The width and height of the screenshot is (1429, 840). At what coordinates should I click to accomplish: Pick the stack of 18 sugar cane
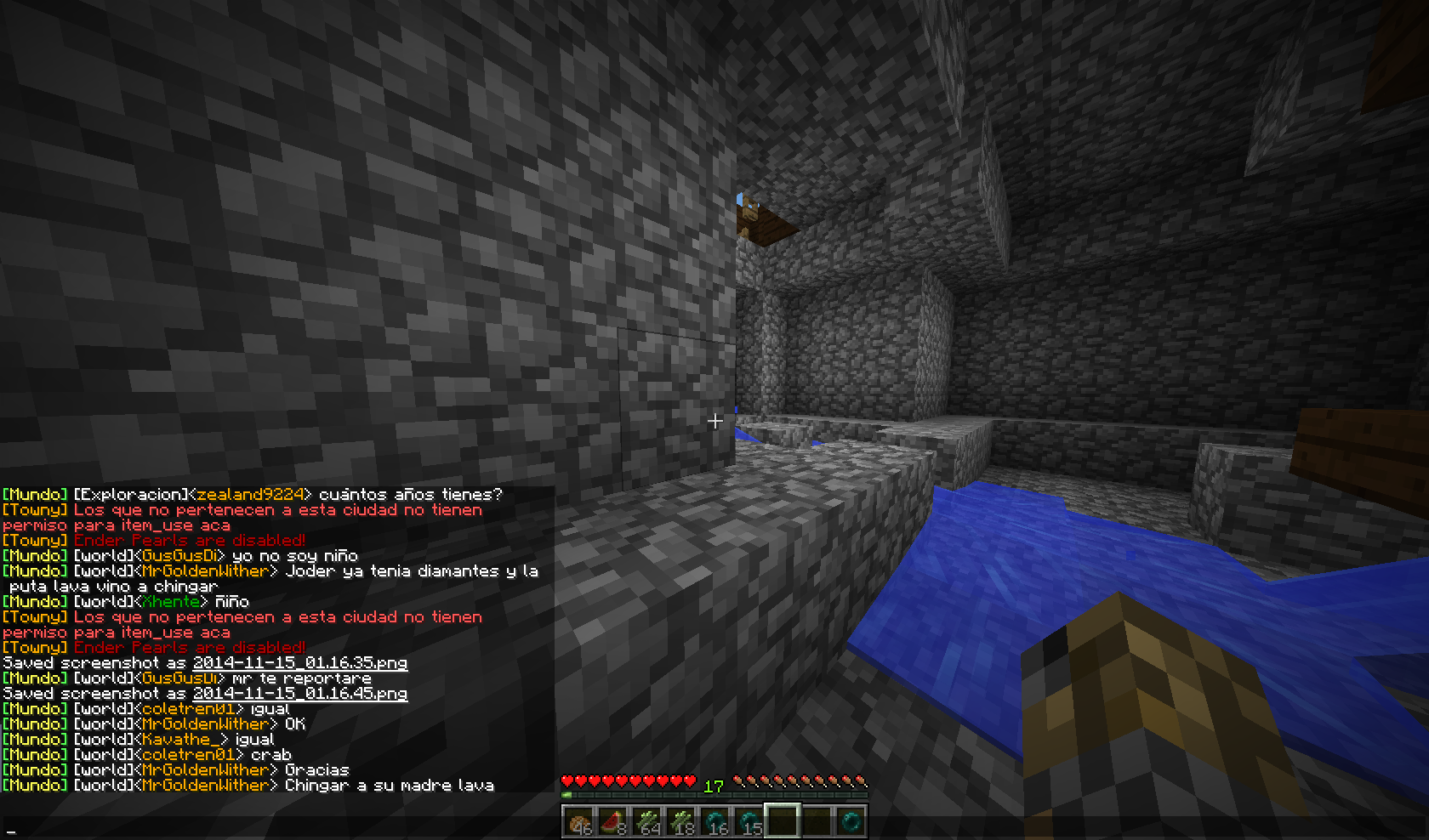pyautogui.click(x=680, y=821)
